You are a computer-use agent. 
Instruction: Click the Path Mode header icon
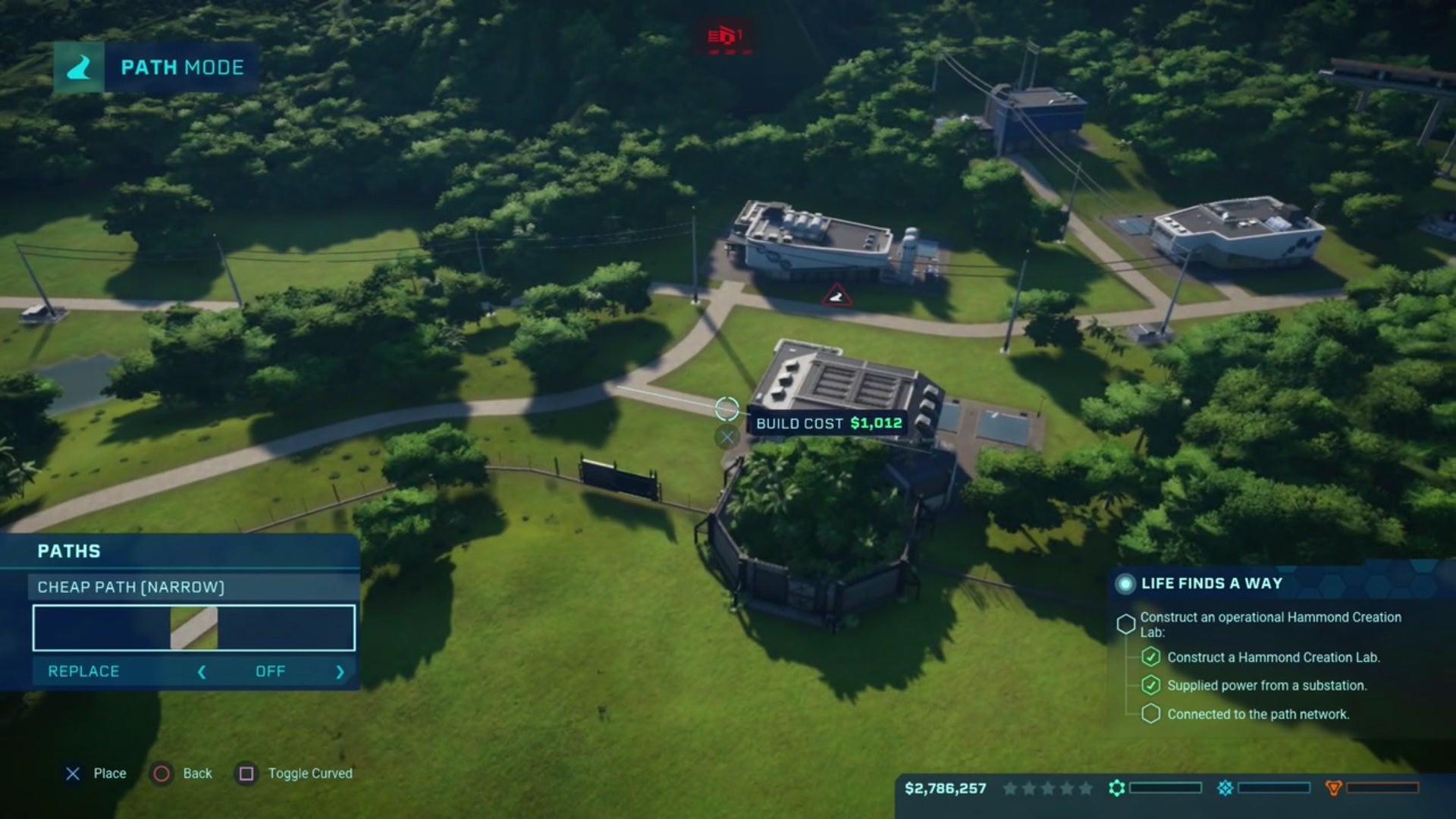(x=79, y=67)
